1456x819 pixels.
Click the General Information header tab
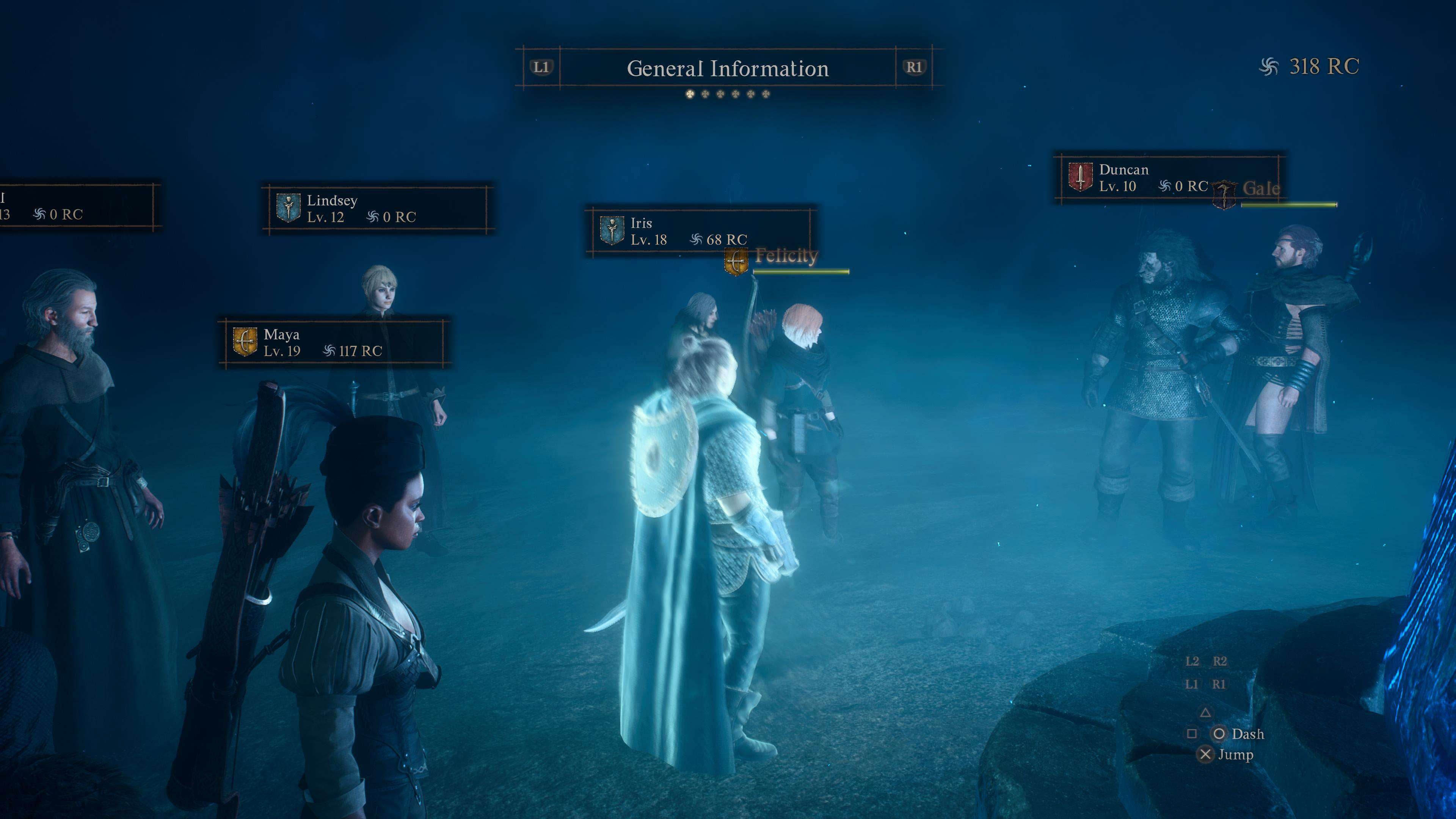pyautogui.click(x=728, y=68)
